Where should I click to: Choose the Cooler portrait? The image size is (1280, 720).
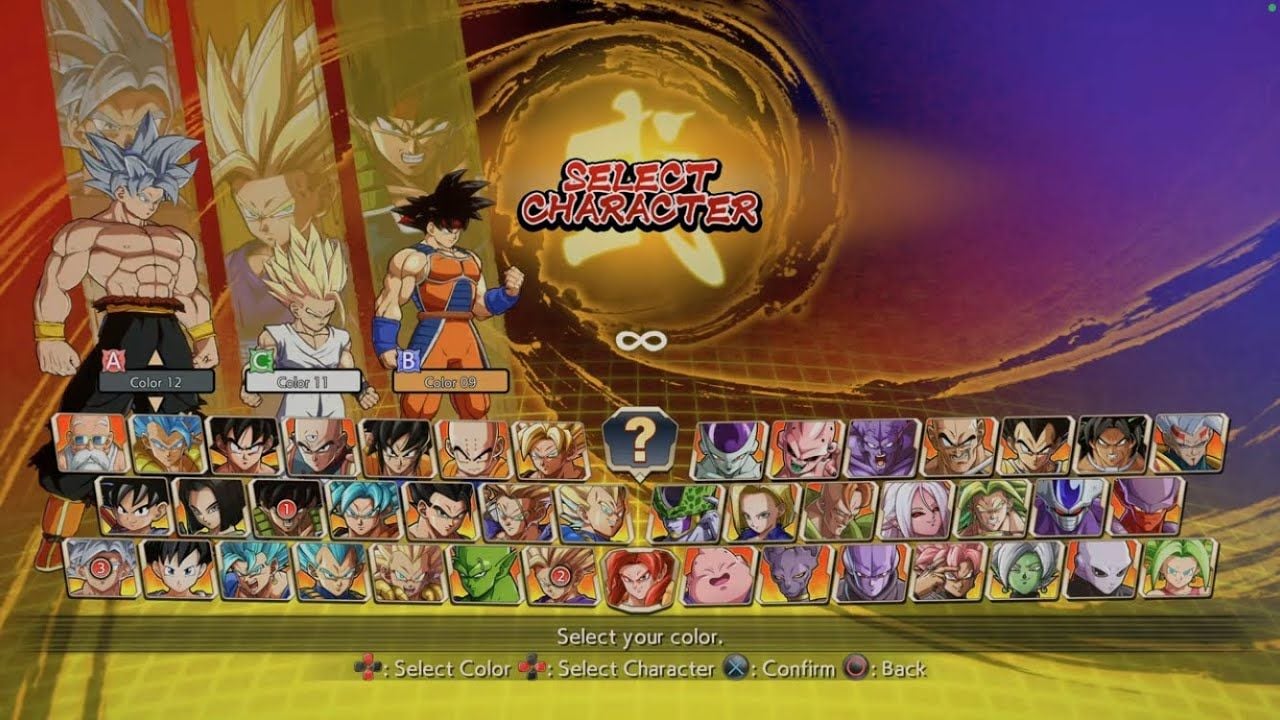(x=1069, y=506)
